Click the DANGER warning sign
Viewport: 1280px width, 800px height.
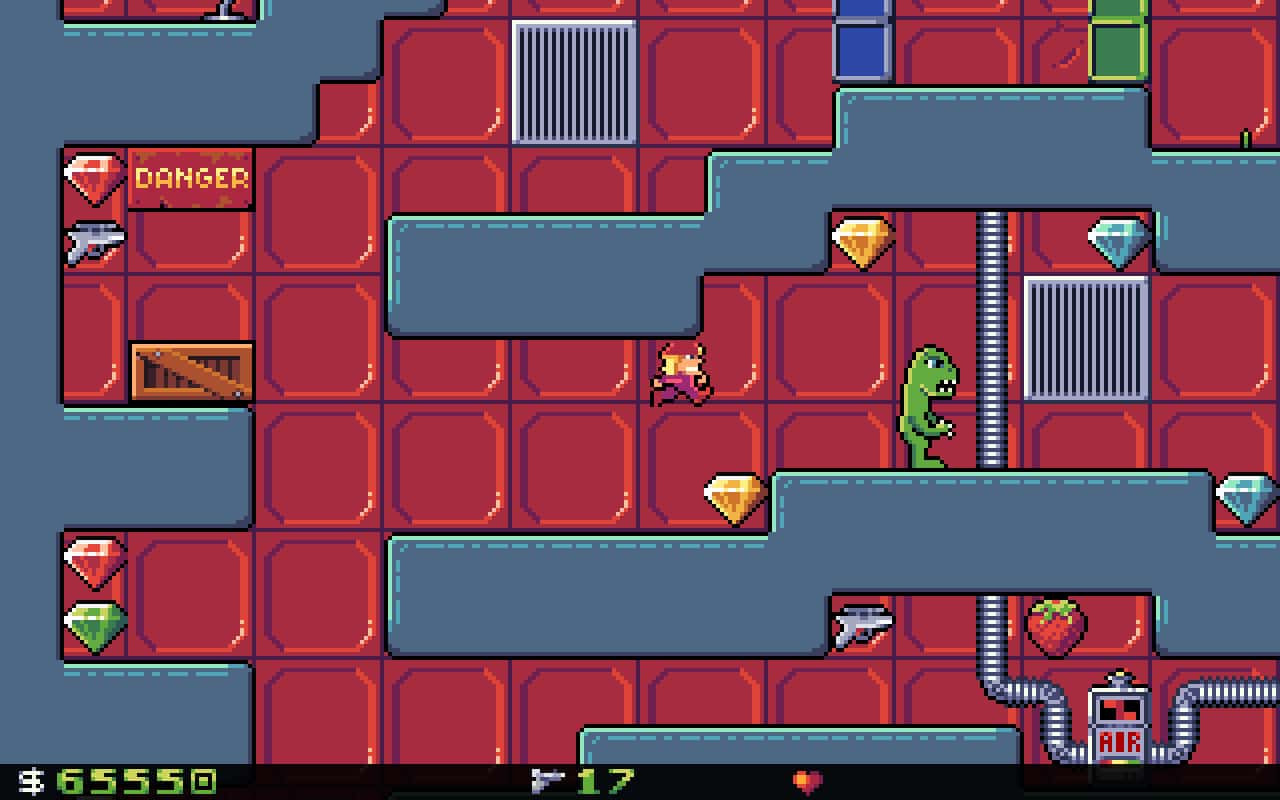tap(190, 180)
